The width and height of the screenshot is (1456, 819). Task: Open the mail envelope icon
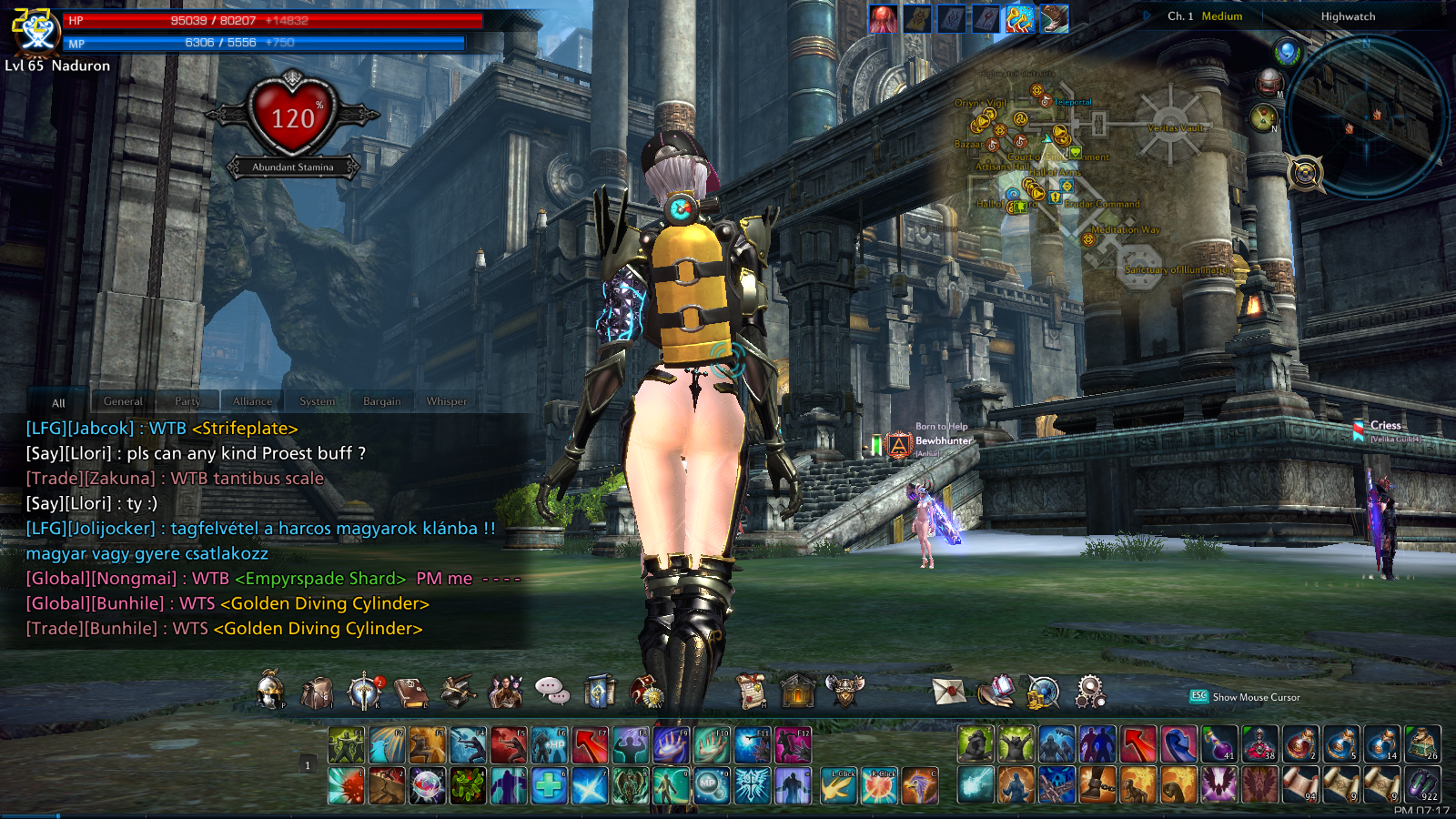pos(948,693)
